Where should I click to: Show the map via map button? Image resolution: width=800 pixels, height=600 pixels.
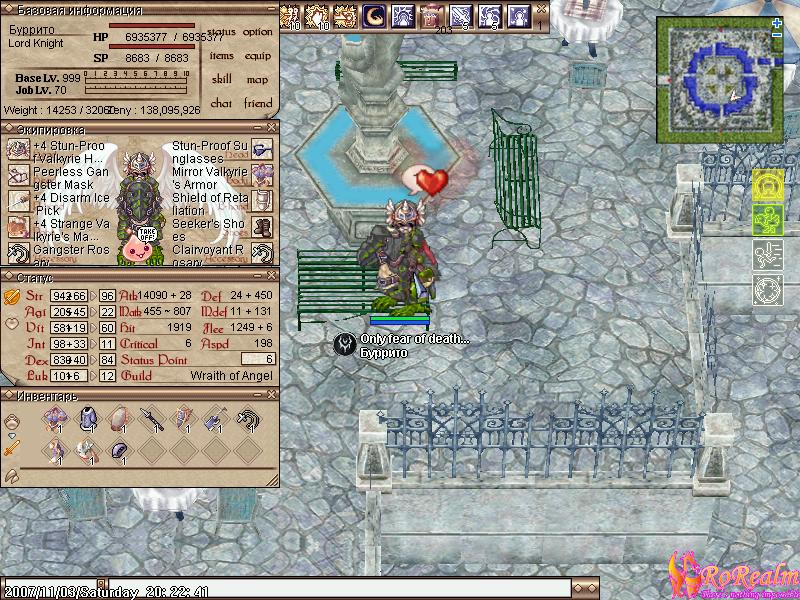click(257, 80)
